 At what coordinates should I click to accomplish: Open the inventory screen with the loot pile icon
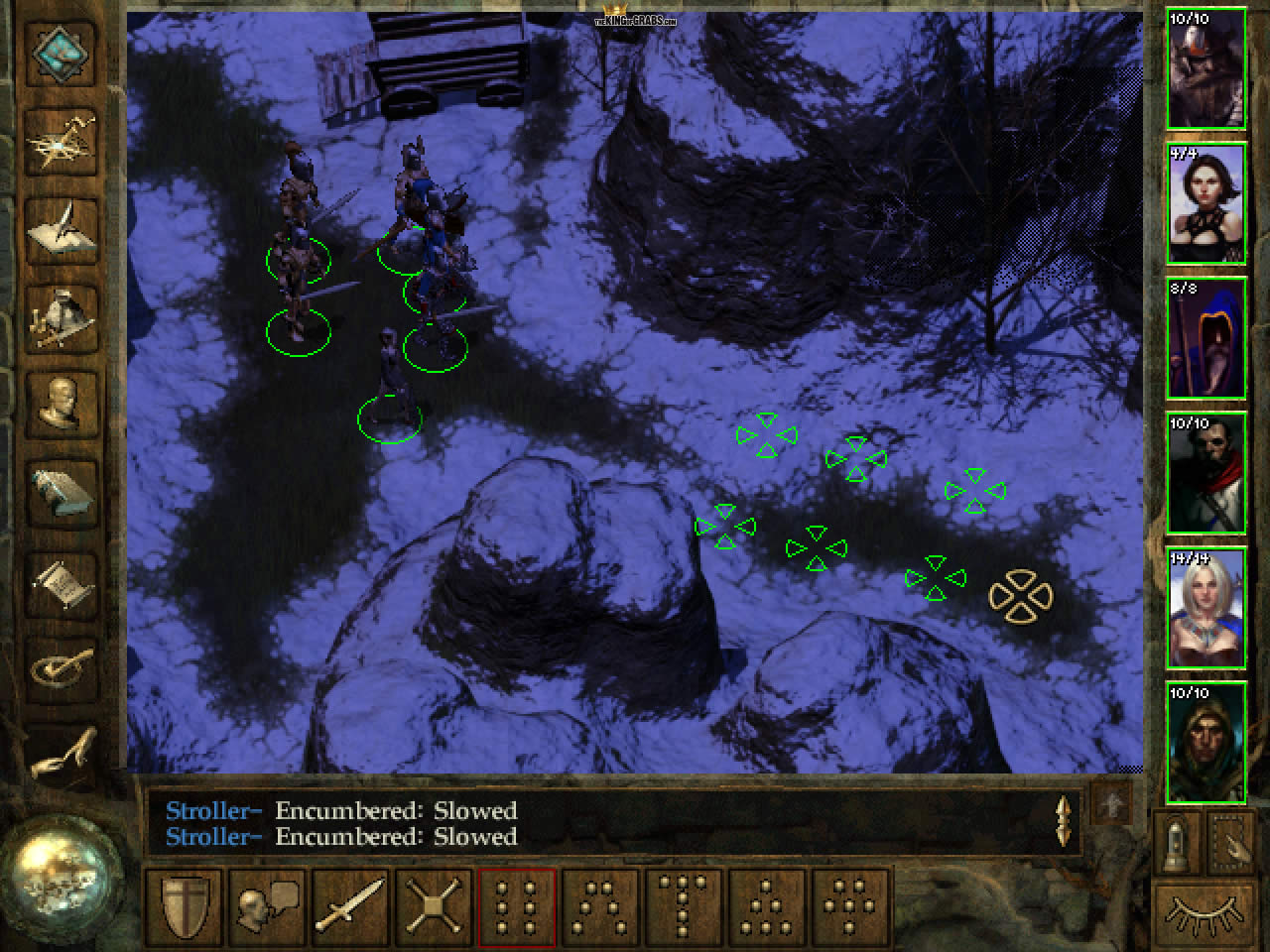[63, 315]
